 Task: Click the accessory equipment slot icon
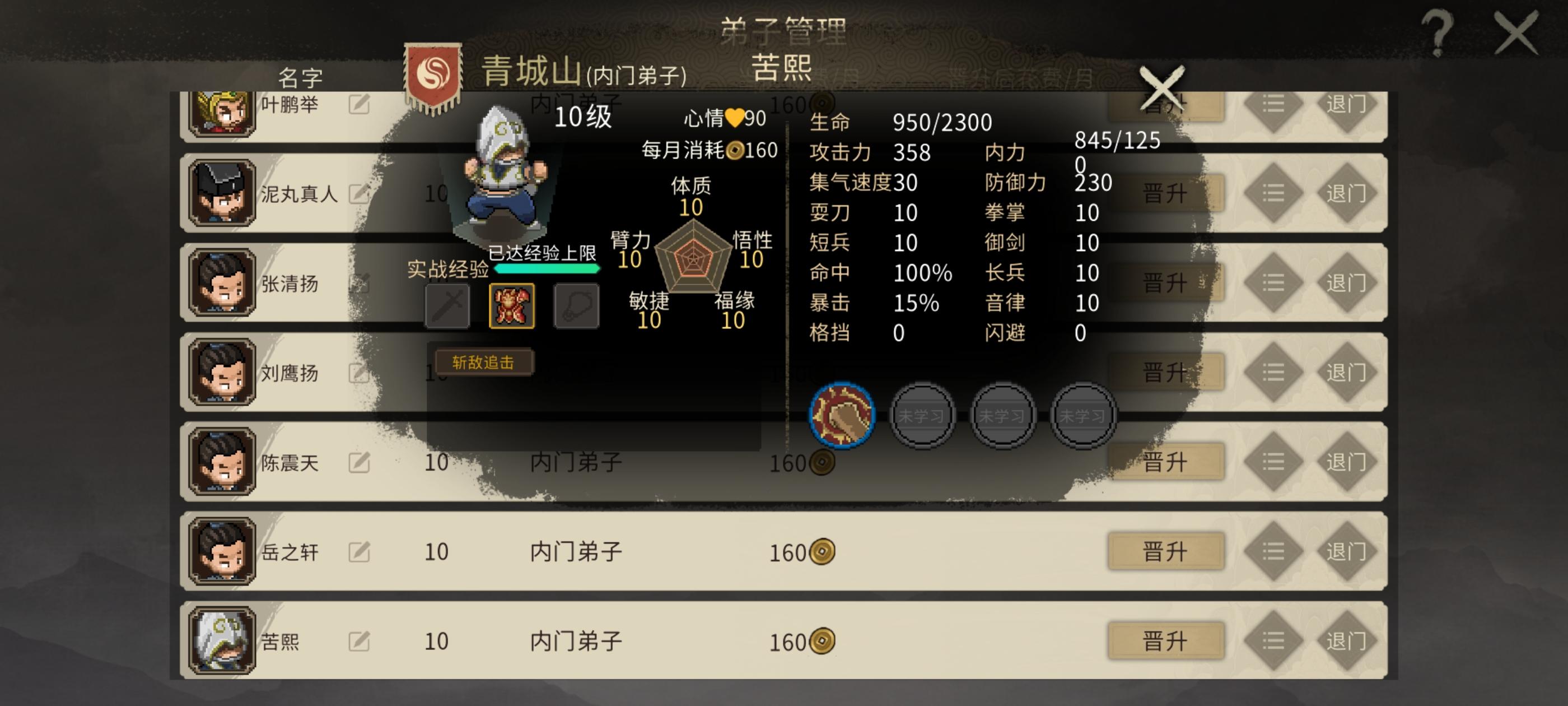(x=577, y=305)
